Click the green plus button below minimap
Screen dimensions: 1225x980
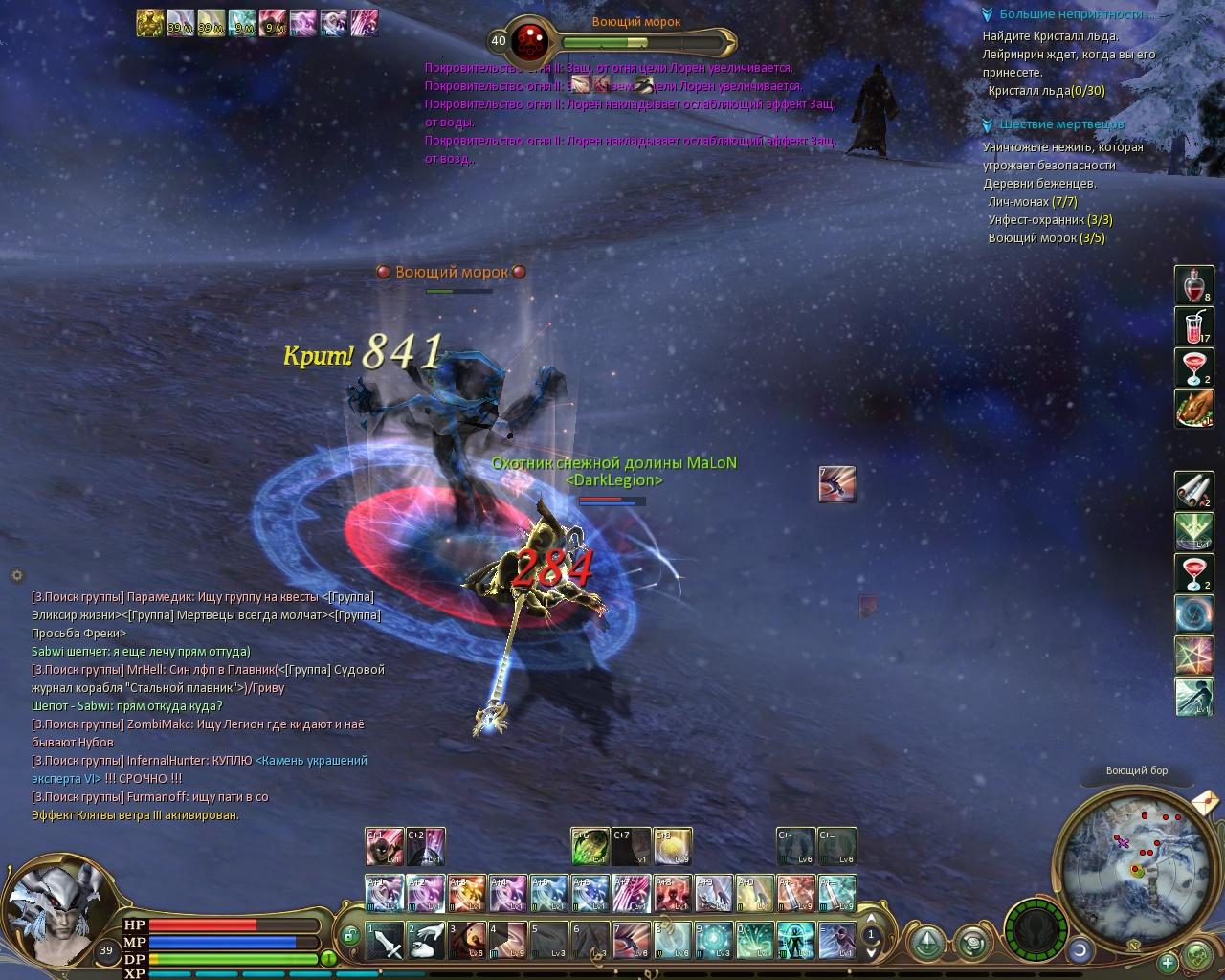click(x=1167, y=963)
